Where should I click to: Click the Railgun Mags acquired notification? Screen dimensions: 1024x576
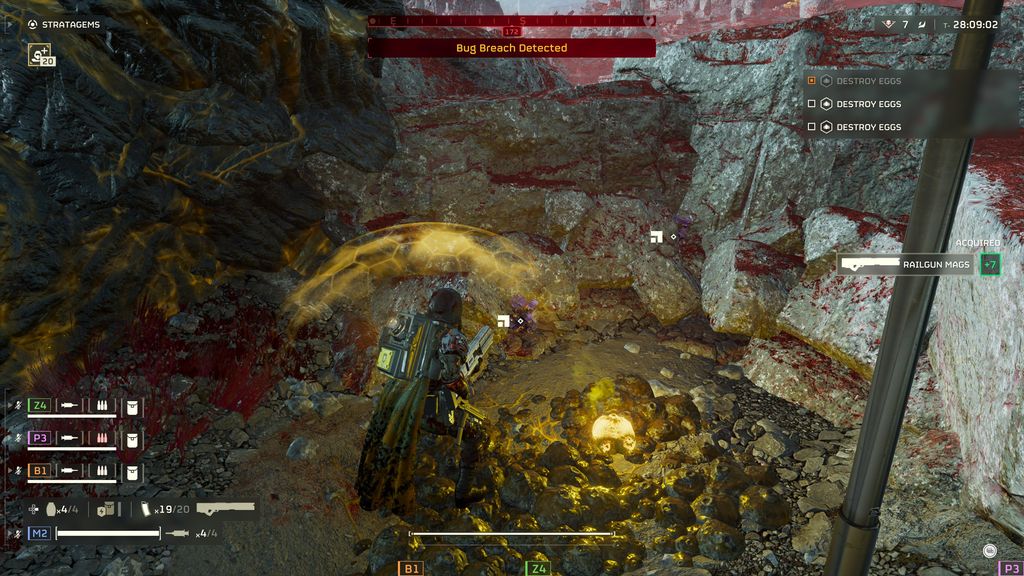point(905,264)
